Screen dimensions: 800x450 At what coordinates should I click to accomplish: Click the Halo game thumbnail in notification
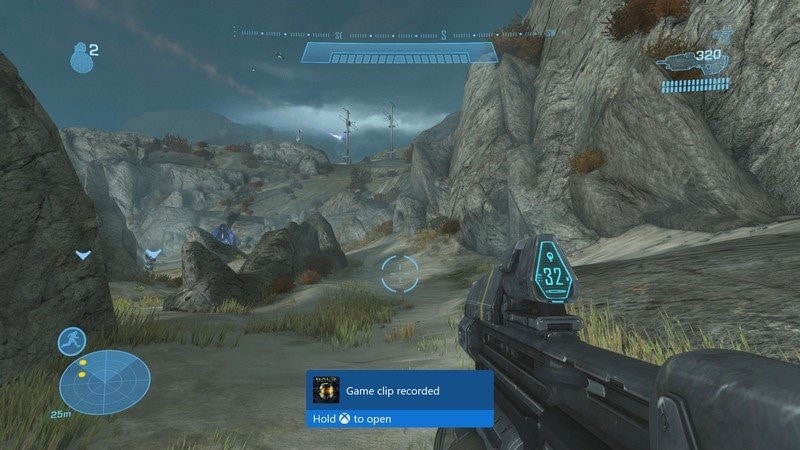326,389
